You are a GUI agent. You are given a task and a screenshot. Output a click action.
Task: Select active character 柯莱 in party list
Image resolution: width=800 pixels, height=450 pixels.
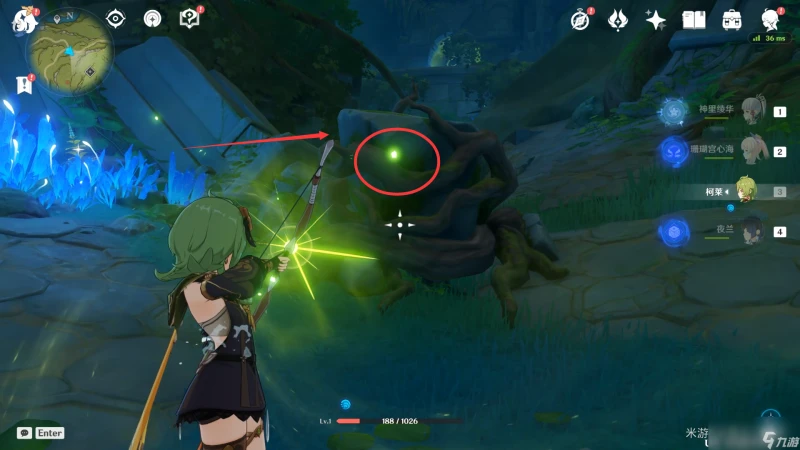[x=744, y=190]
